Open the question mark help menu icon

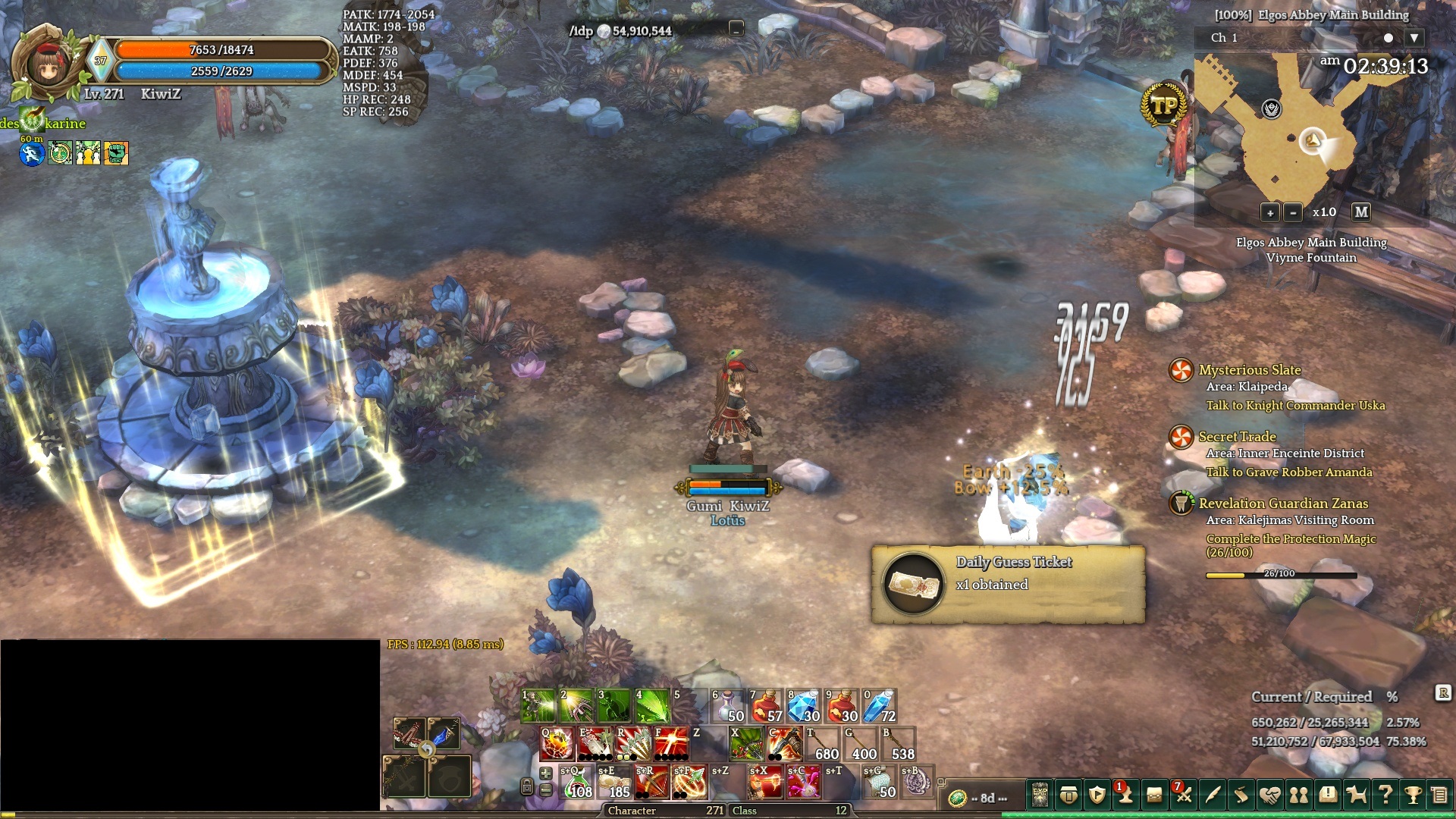(1385, 795)
